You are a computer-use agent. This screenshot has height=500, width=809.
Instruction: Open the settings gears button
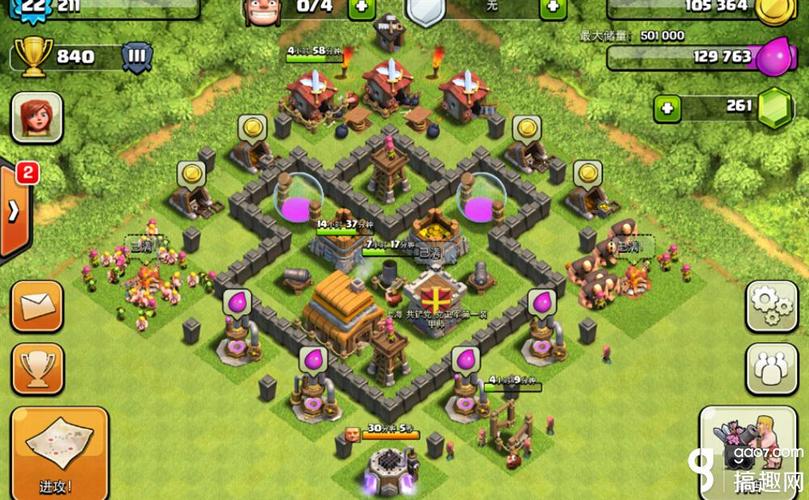pos(772,305)
